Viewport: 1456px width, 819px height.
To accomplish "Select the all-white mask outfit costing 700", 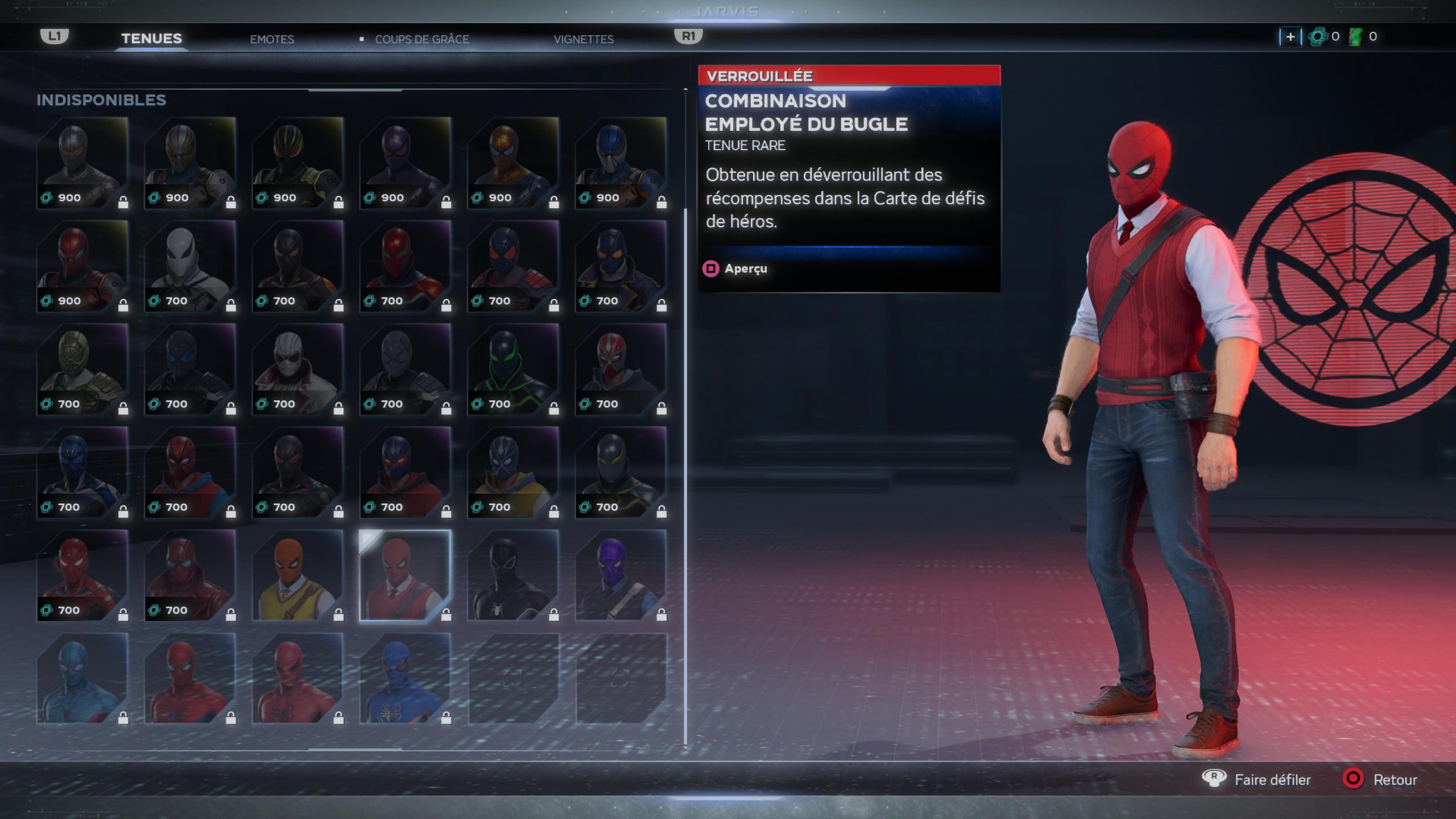I will point(190,266).
